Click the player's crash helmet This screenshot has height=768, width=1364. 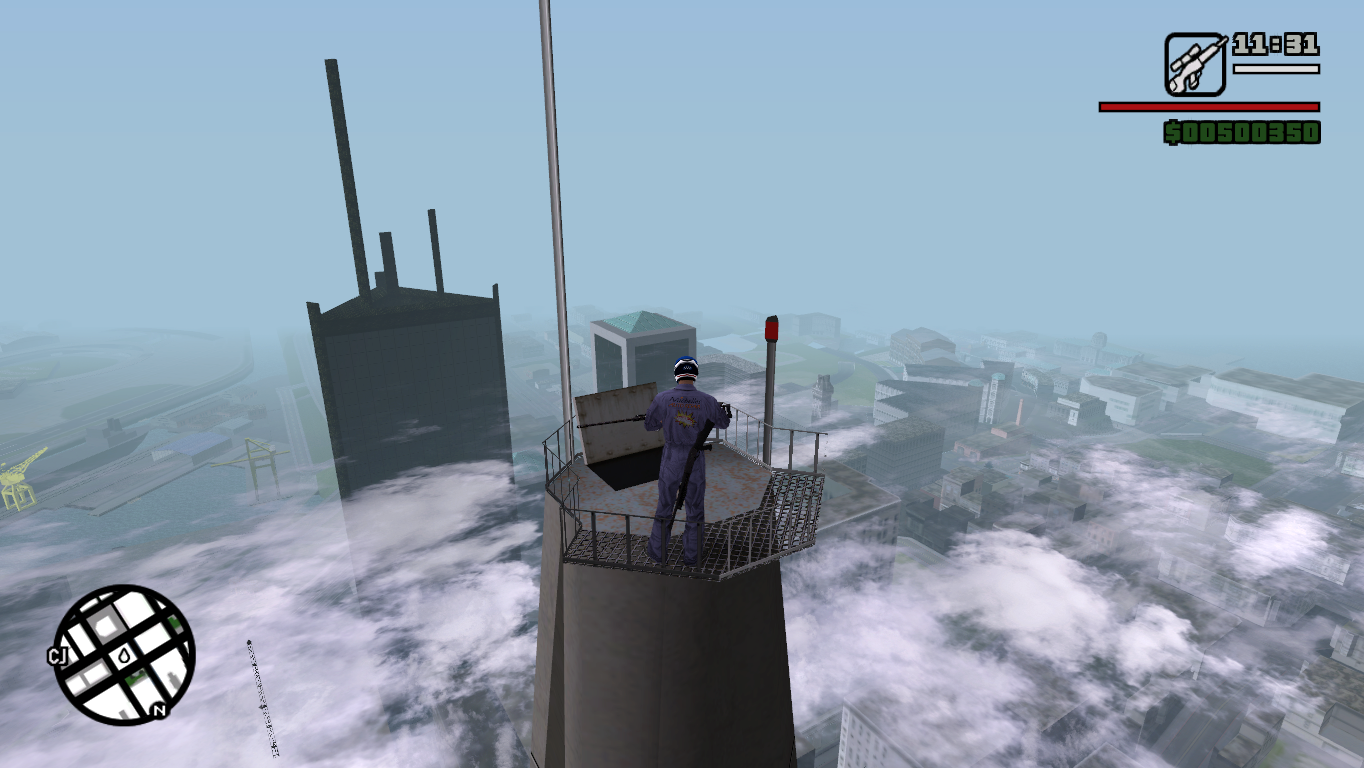(685, 370)
